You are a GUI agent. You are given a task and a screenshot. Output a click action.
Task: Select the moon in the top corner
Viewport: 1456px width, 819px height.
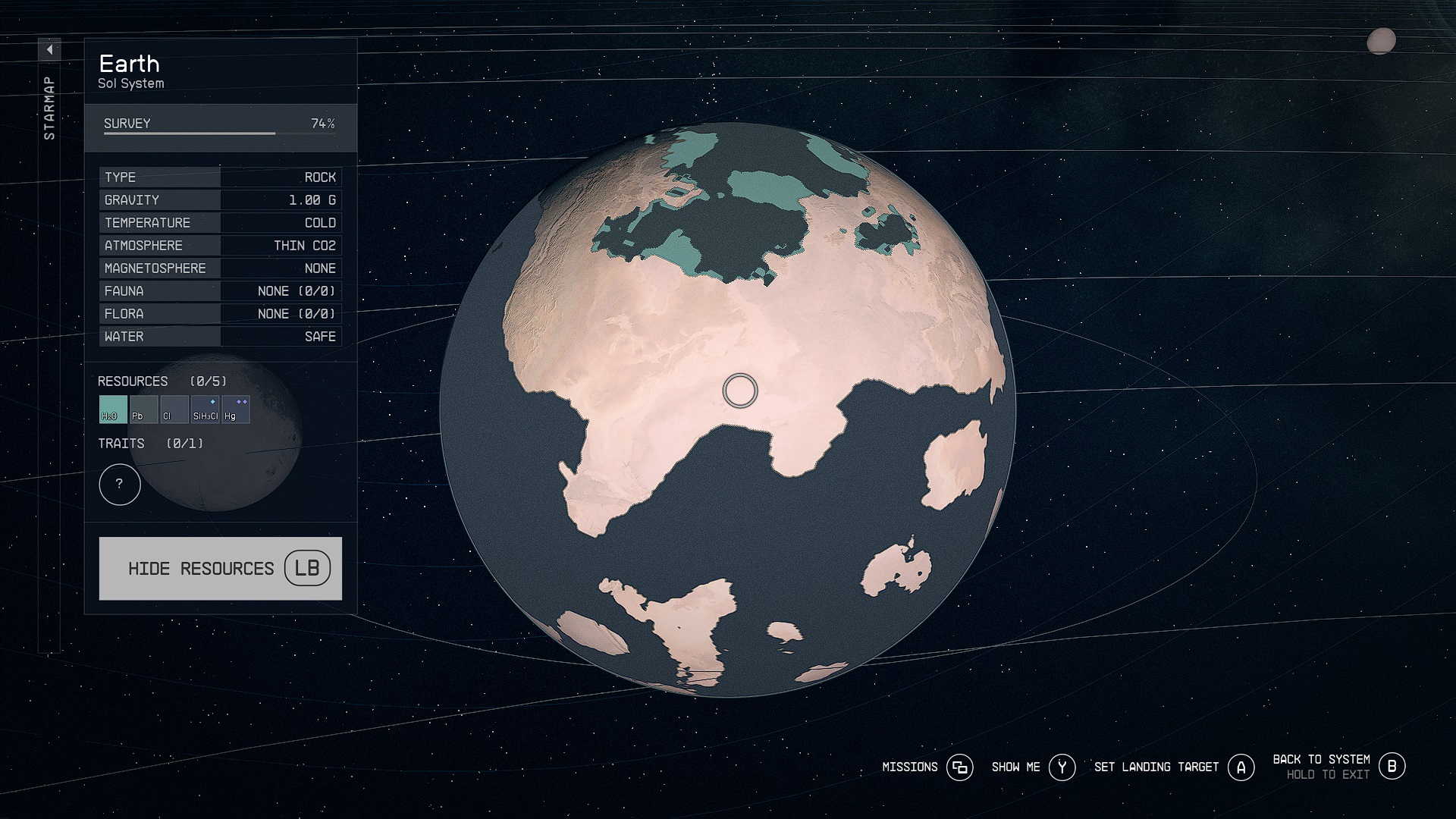[1381, 42]
